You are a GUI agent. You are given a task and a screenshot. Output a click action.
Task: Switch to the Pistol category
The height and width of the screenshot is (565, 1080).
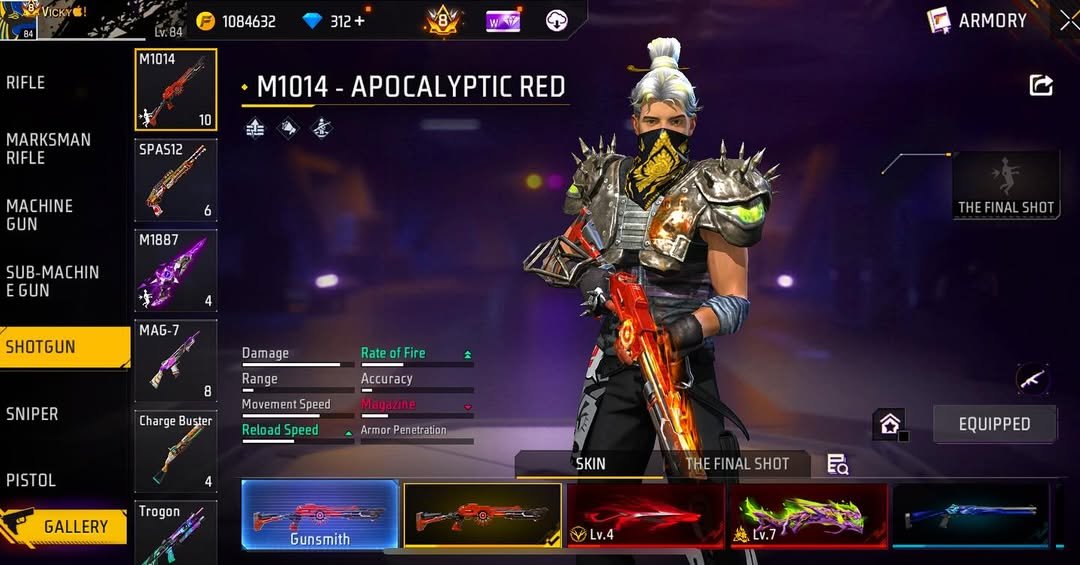click(31, 480)
